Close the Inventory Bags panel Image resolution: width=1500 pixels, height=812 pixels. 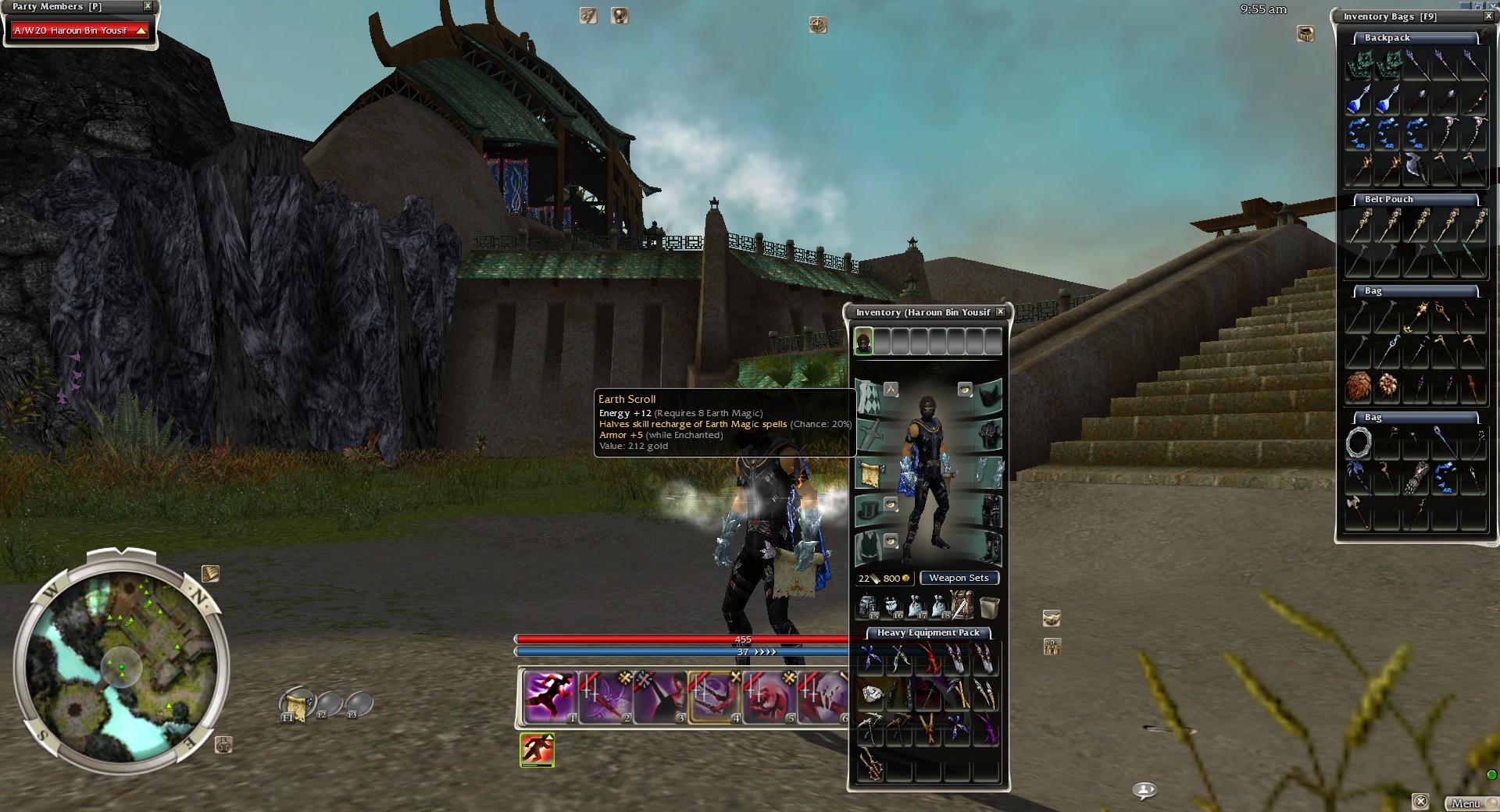1488,16
